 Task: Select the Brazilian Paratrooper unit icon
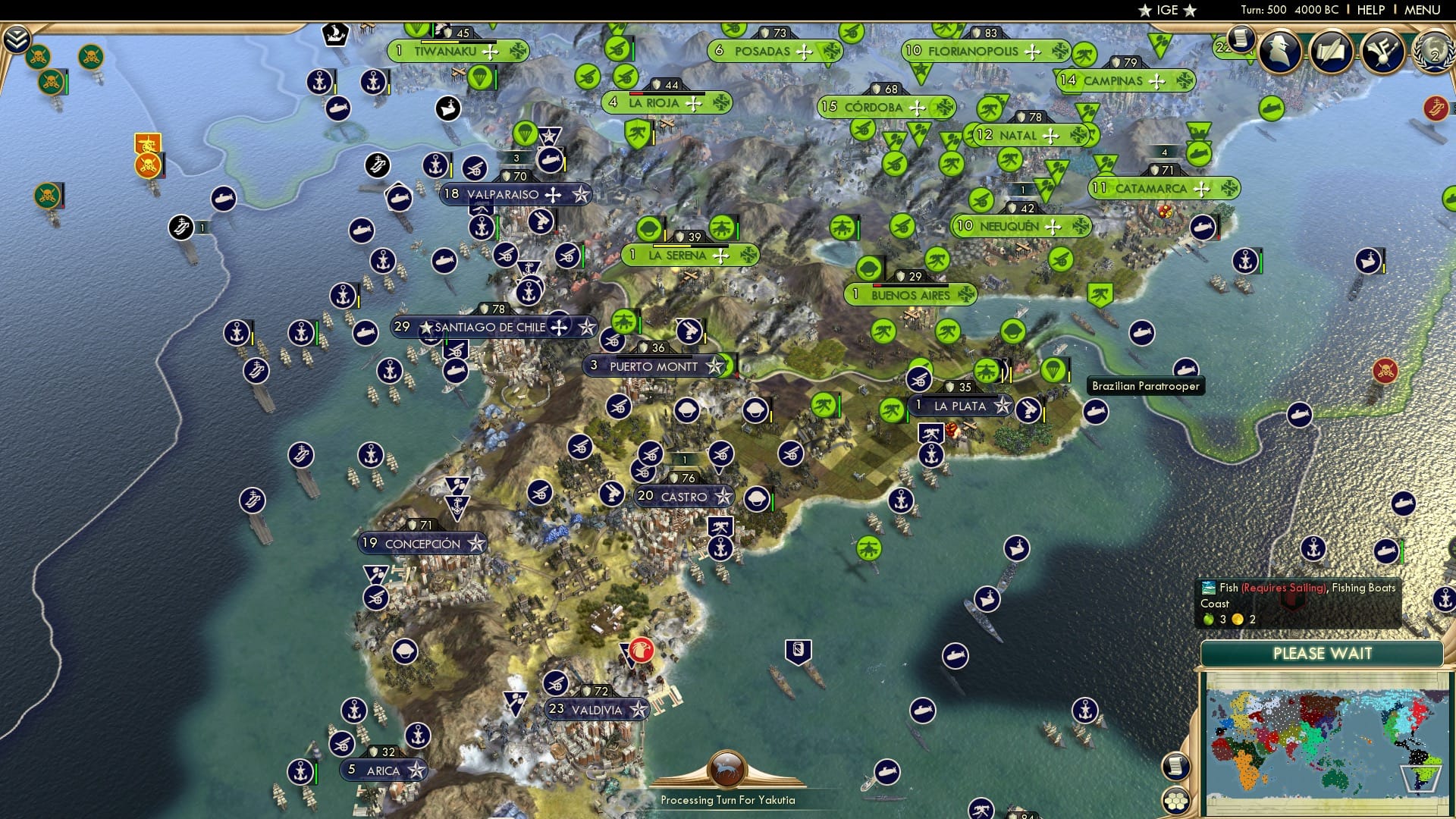[1053, 369]
